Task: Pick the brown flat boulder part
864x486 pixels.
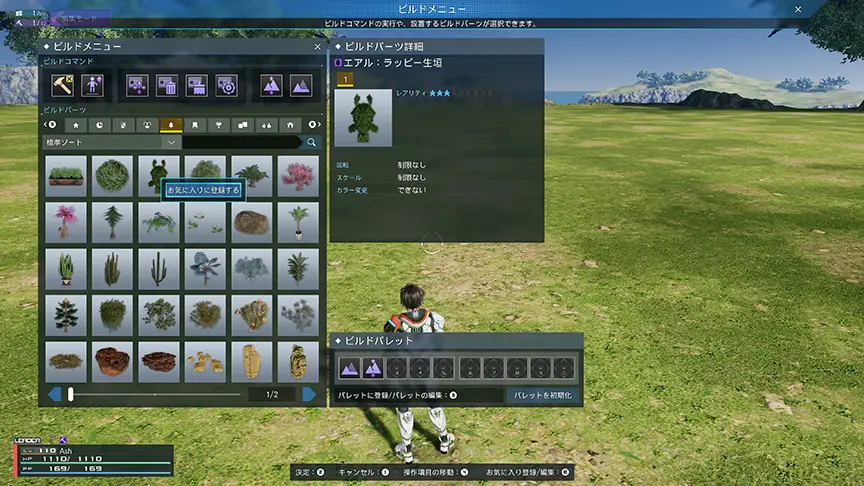Action: click(x=252, y=222)
